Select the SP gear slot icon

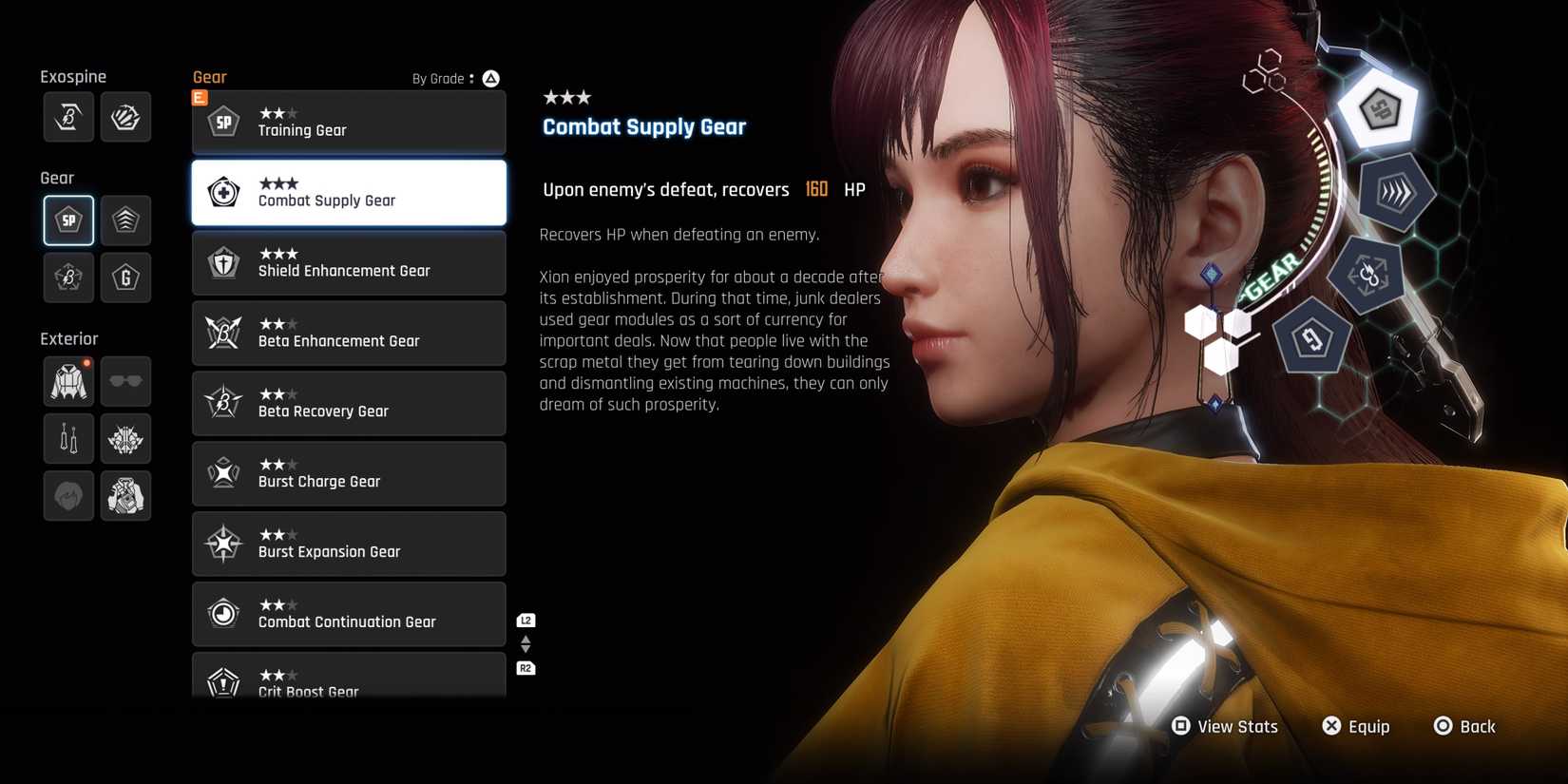coord(67,220)
